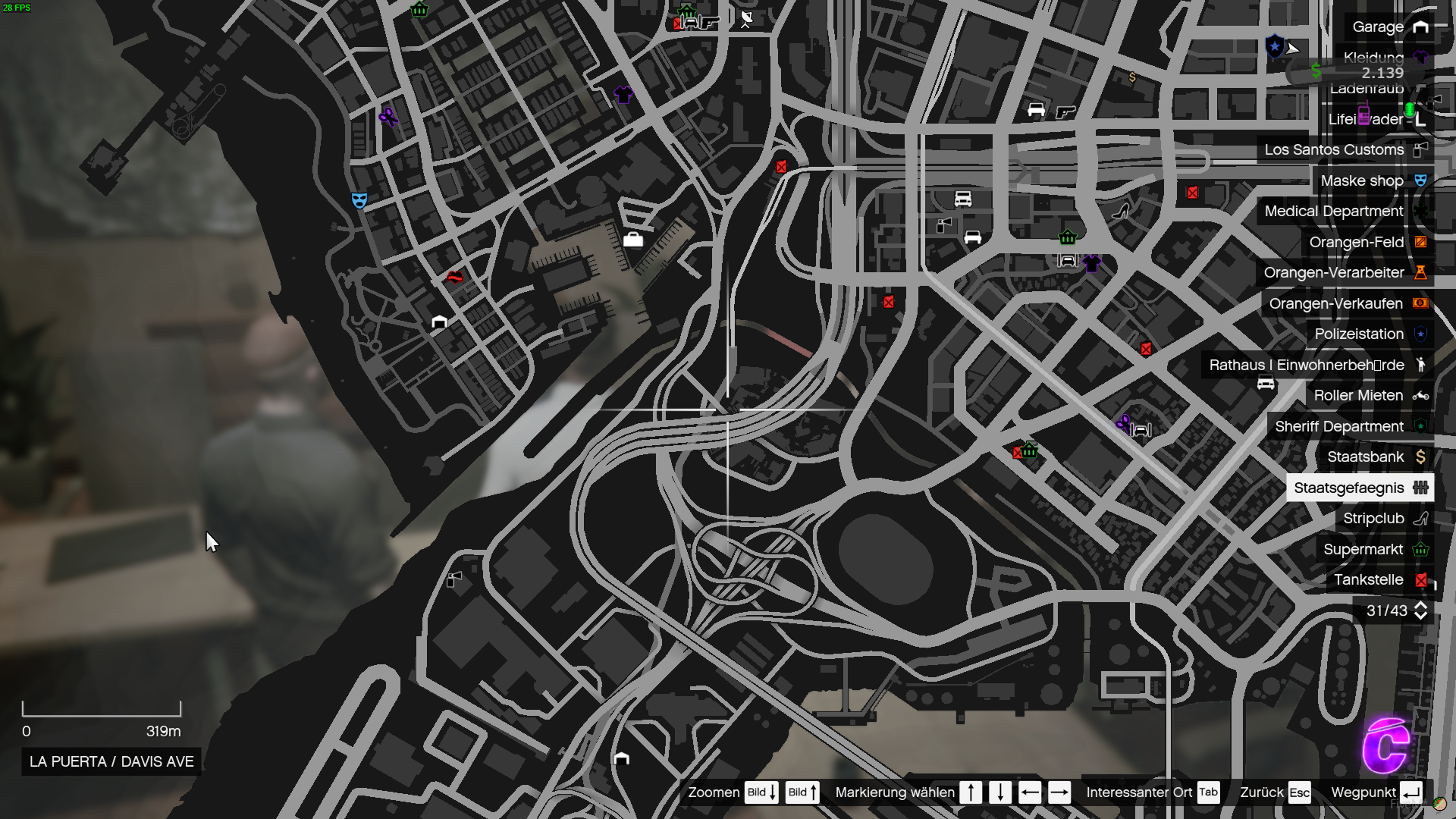Select the blue mask marker on the map
The height and width of the screenshot is (819, 1456).
click(359, 200)
